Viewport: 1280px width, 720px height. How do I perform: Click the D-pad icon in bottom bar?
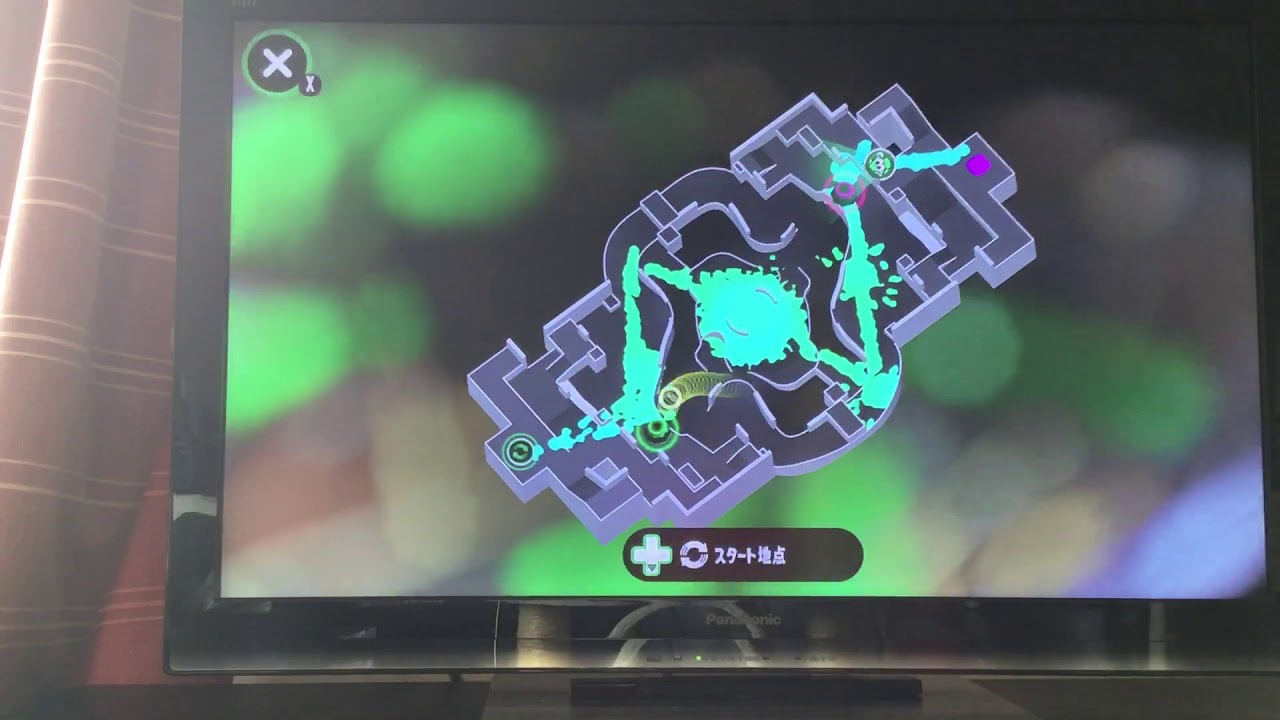pos(652,552)
